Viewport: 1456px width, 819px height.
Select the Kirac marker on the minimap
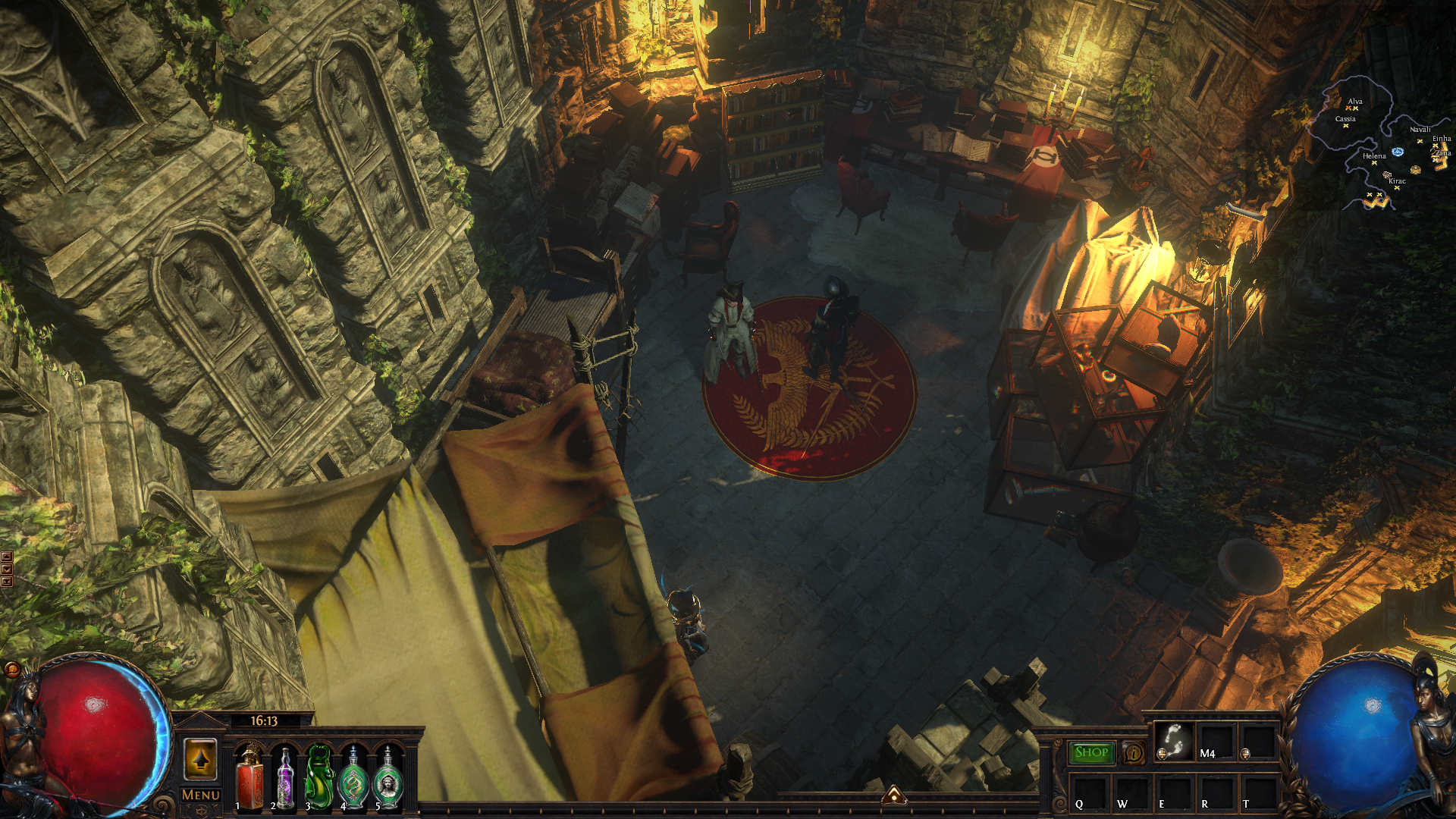[1397, 187]
